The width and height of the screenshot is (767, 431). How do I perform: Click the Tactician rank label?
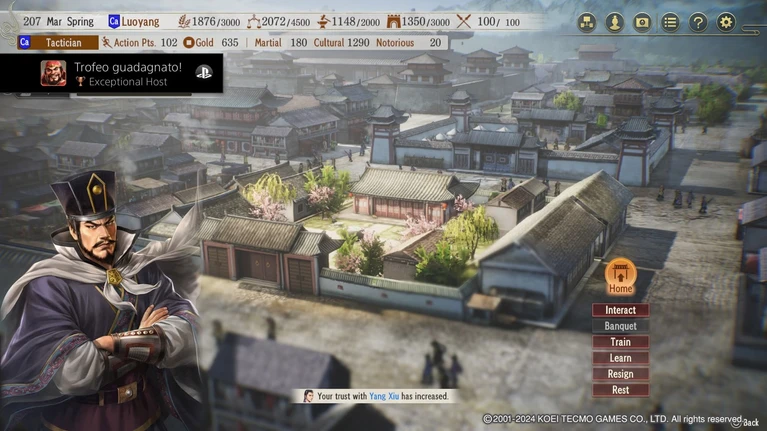tap(64, 43)
